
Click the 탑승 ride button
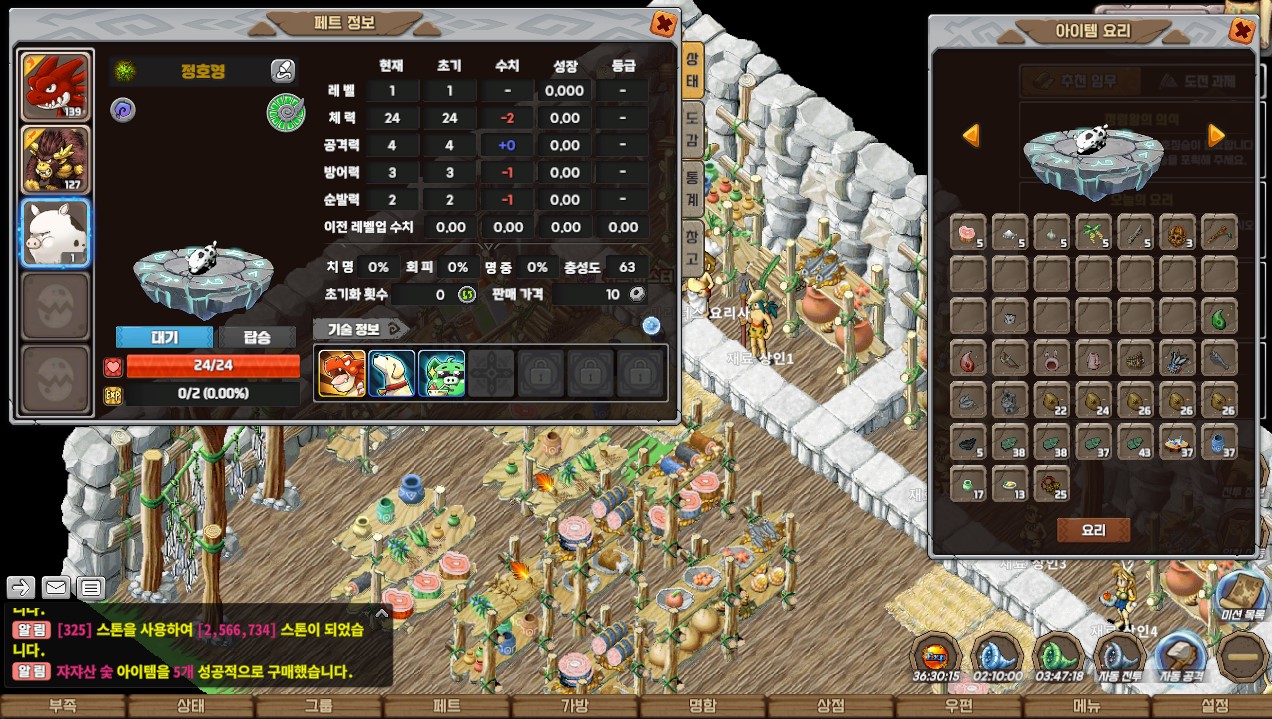pyautogui.click(x=257, y=337)
